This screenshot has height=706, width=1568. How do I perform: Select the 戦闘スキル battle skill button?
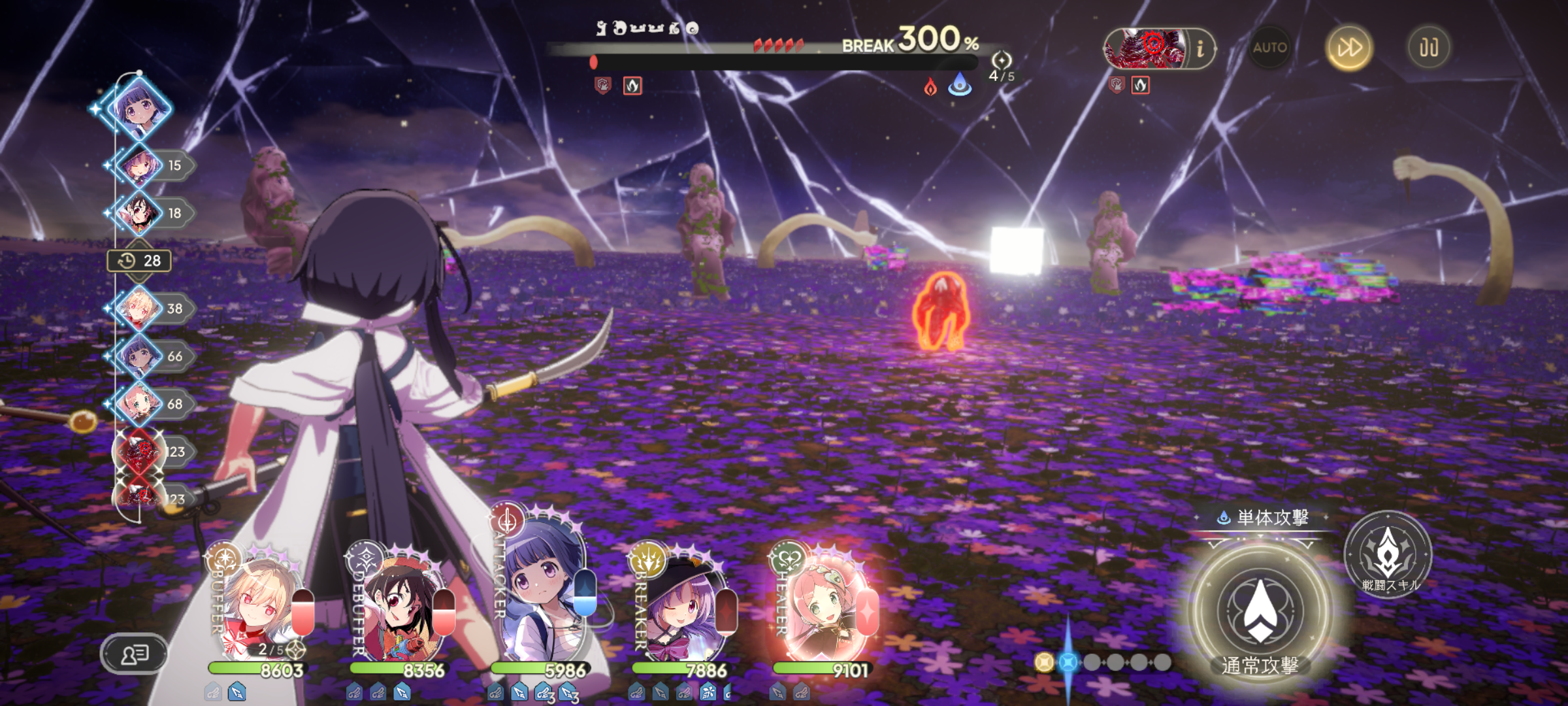coord(1388,556)
